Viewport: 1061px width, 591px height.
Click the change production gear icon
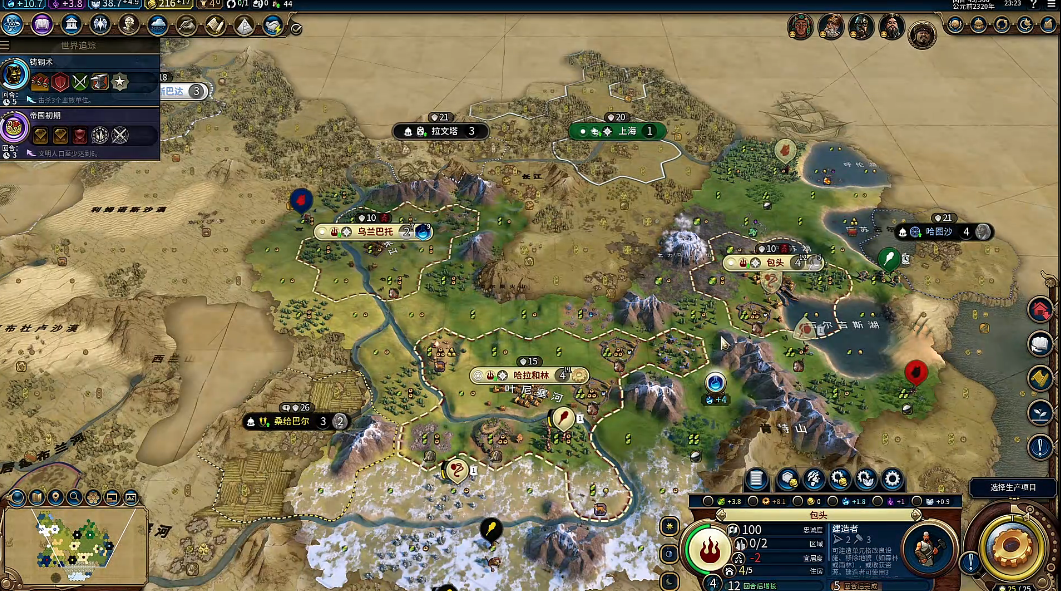[892, 479]
